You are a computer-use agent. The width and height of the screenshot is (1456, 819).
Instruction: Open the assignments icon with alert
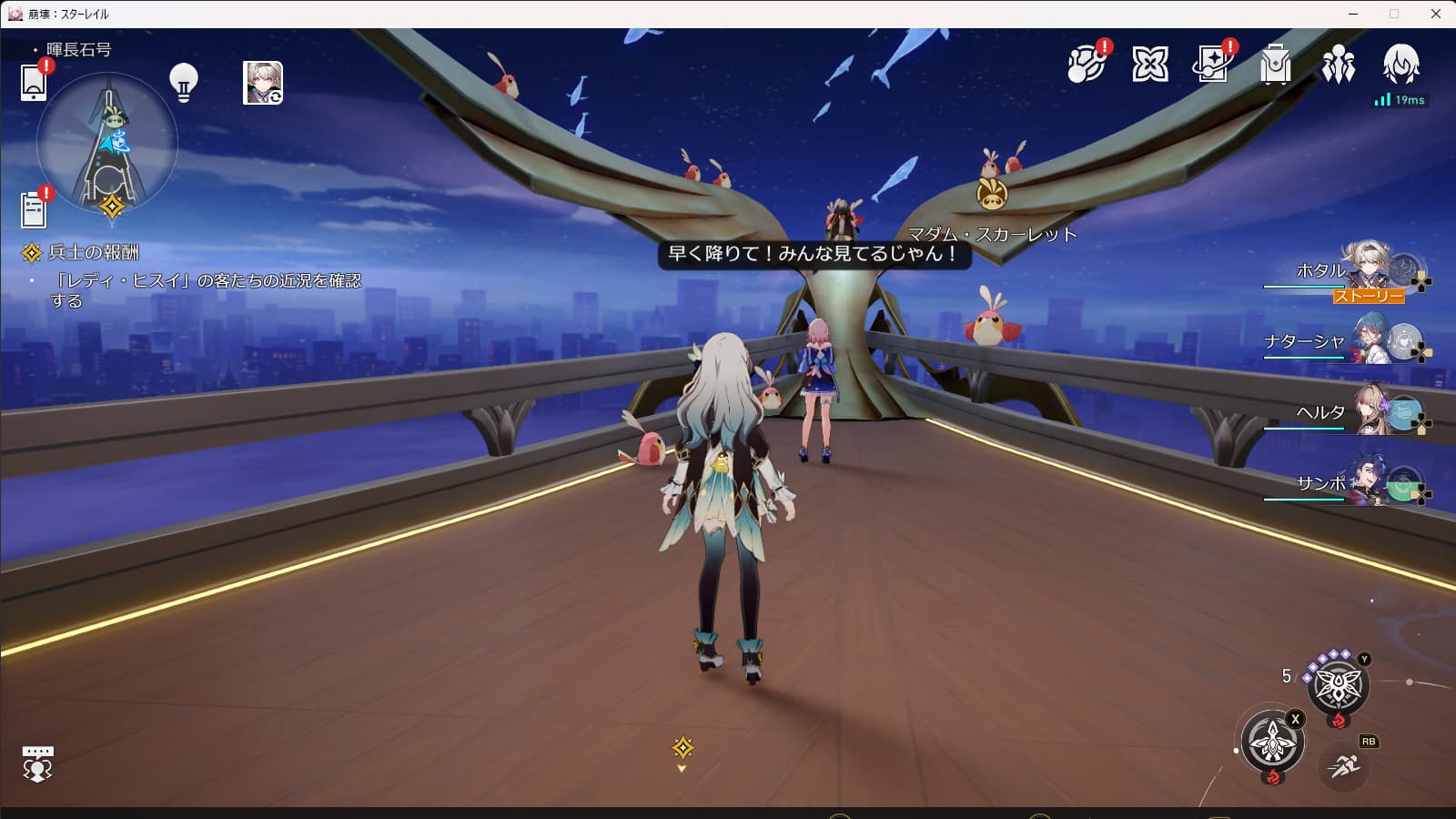point(1213,64)
